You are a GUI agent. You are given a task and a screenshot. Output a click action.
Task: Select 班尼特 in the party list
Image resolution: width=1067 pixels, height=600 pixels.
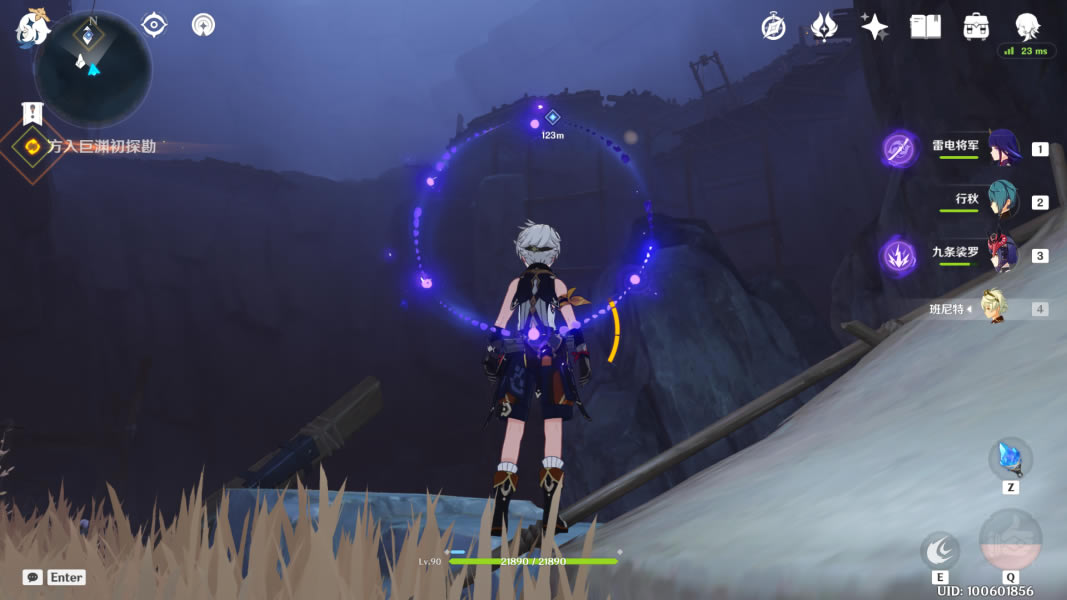click(992, 308)
